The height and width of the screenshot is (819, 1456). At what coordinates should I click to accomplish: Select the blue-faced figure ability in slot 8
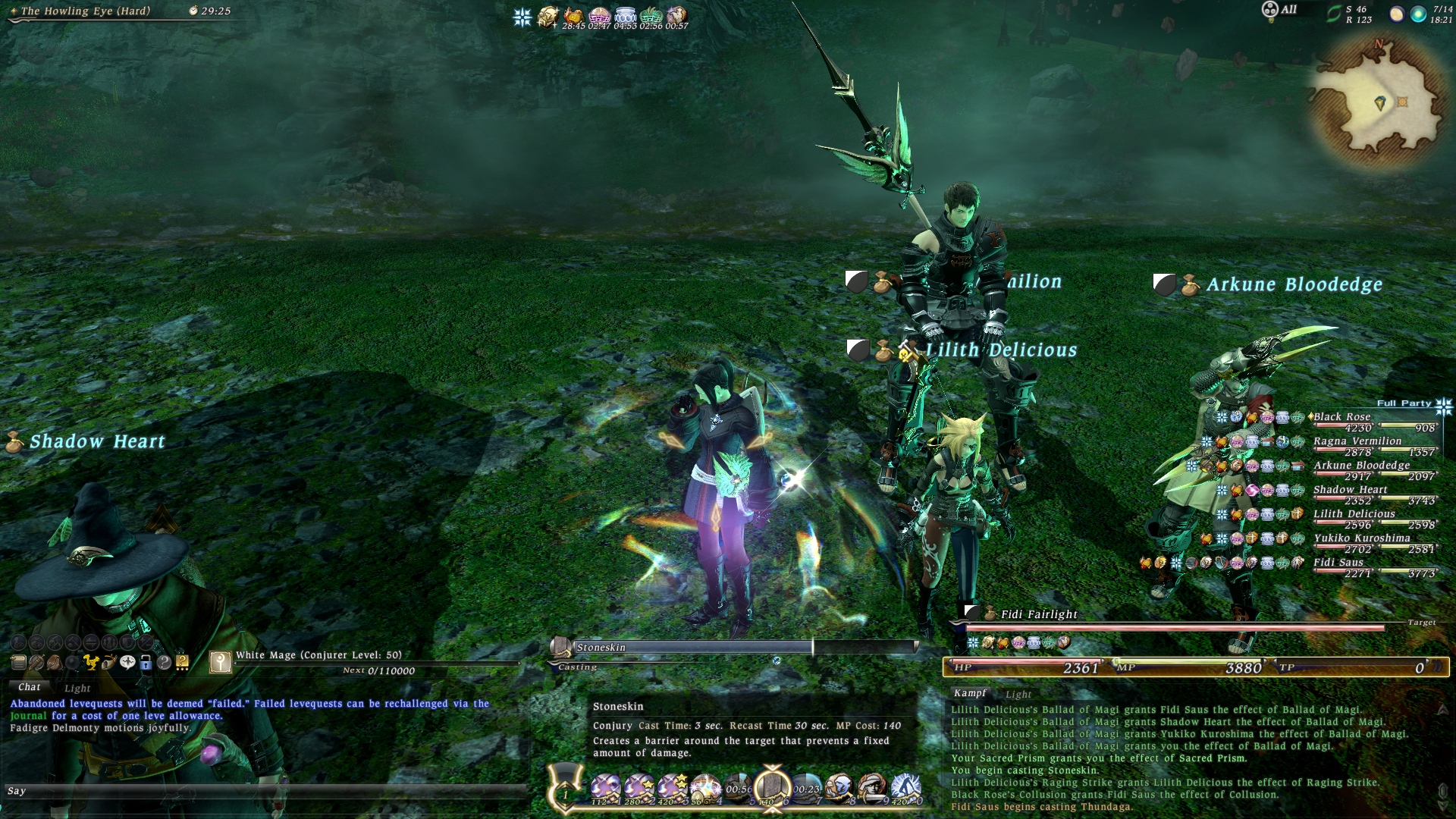839,789
